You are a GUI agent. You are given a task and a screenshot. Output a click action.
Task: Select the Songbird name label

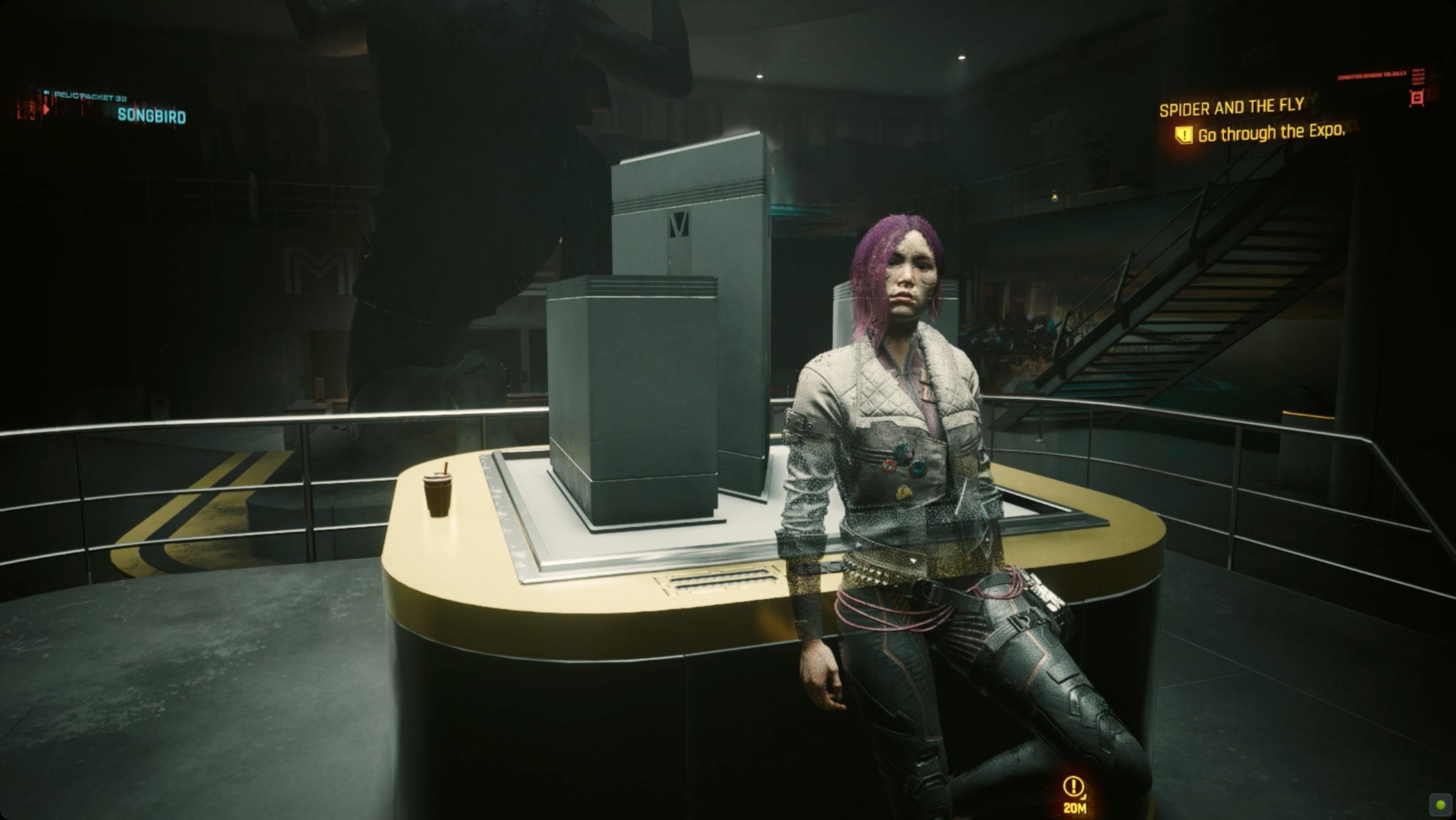(x=152, y=117)
